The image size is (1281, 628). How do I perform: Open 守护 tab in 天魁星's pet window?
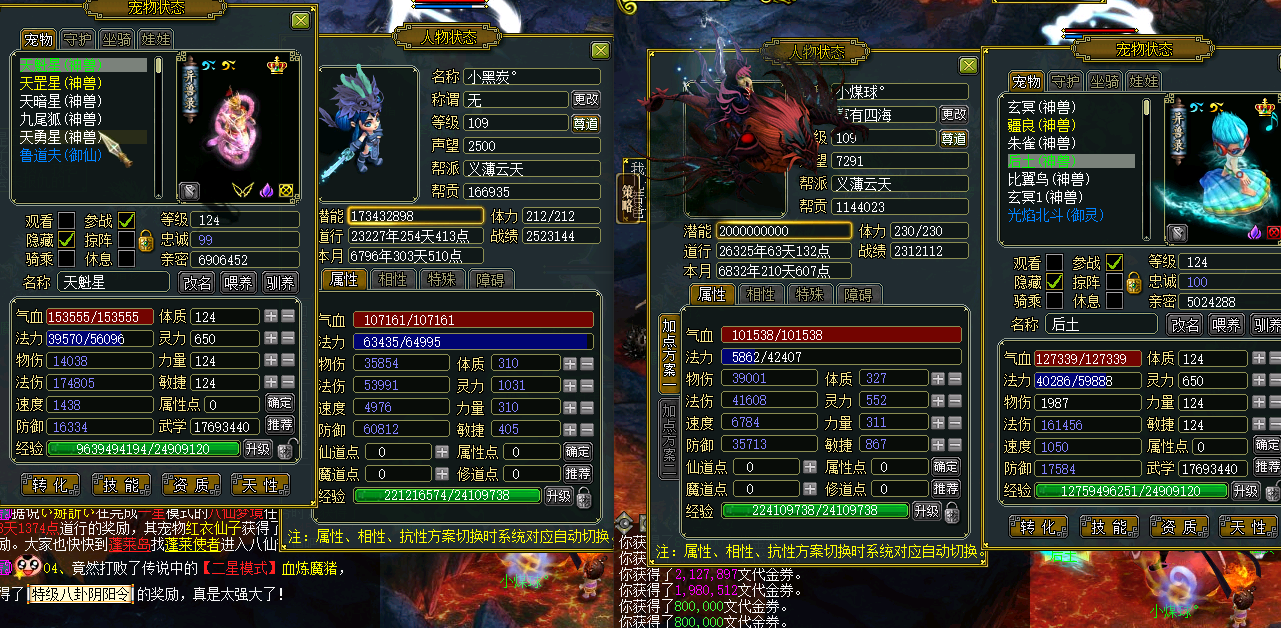tap(77, 39)
